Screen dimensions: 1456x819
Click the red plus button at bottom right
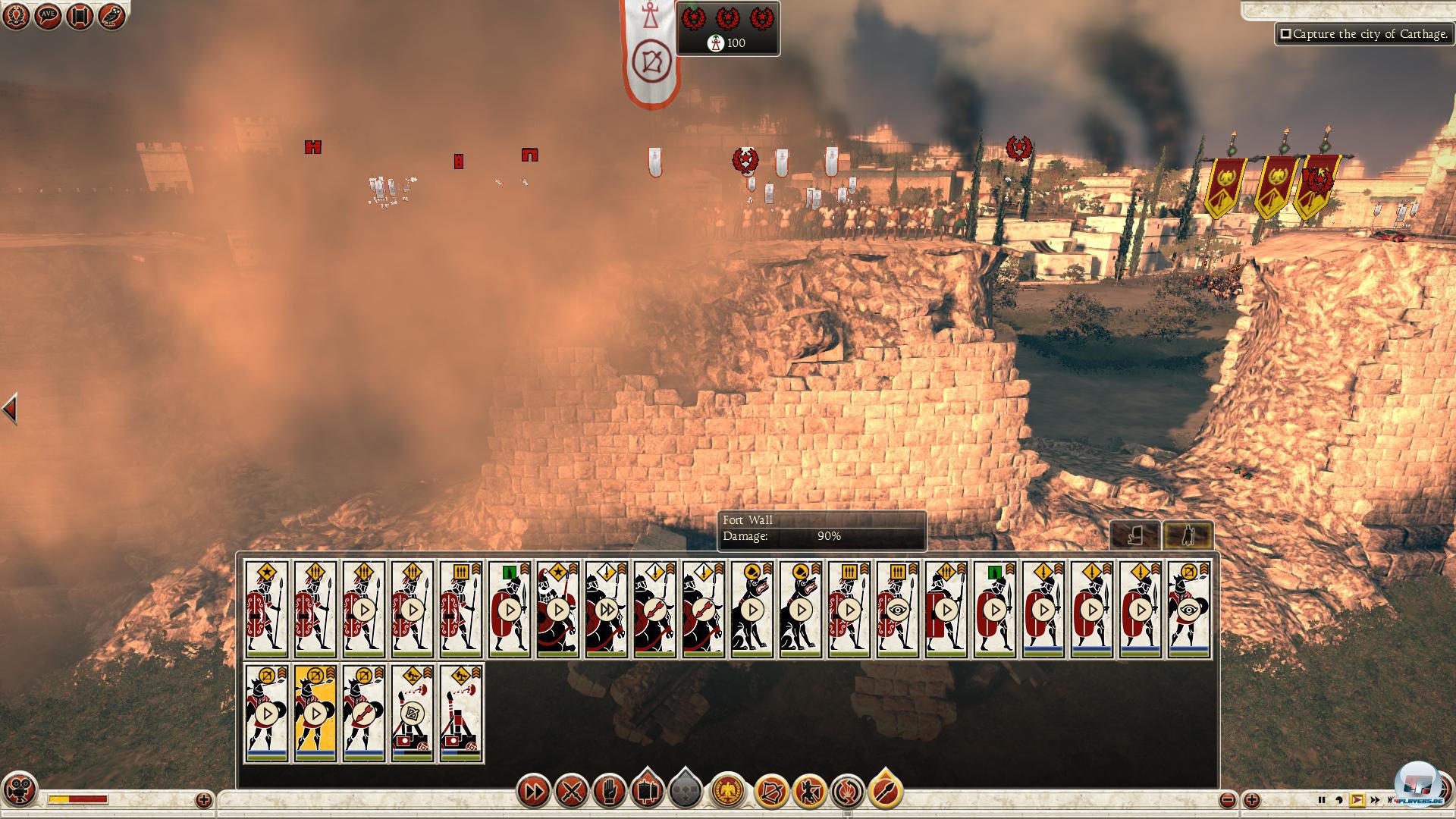click(1252, 800)
